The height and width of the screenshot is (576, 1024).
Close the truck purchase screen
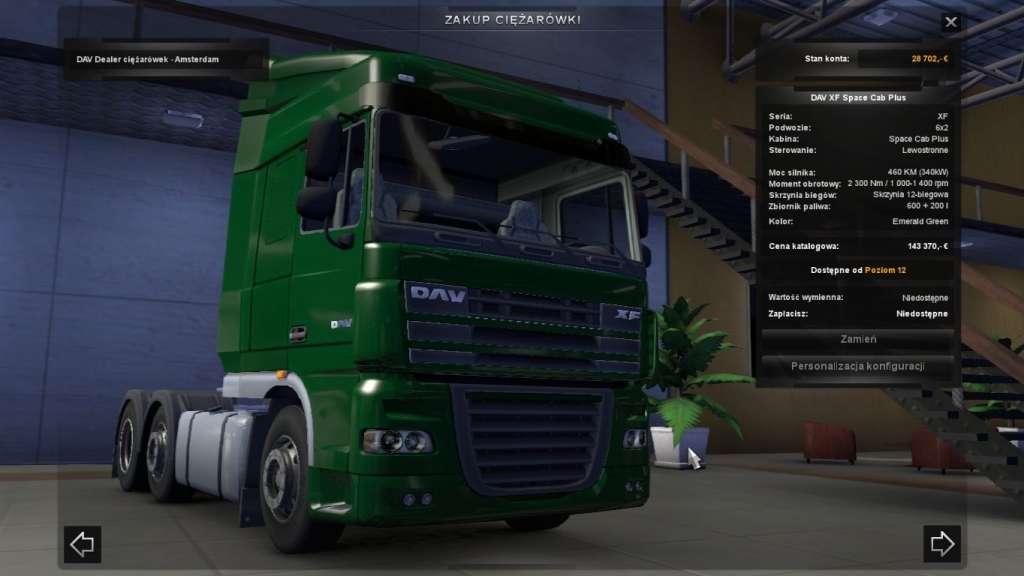pos(950,22)
